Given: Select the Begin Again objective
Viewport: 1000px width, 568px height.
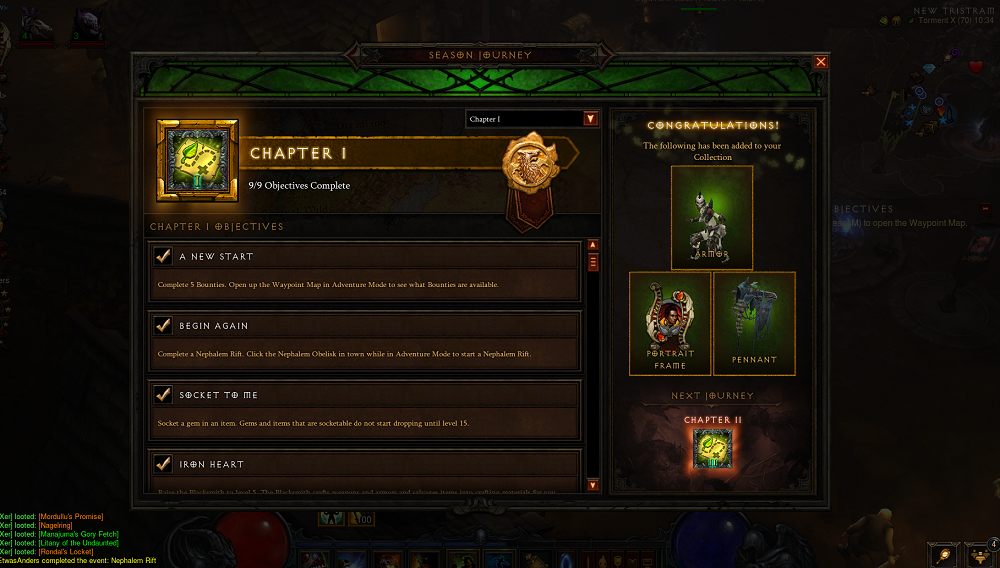Looking at the screenshot, I should tap(364, 340).
